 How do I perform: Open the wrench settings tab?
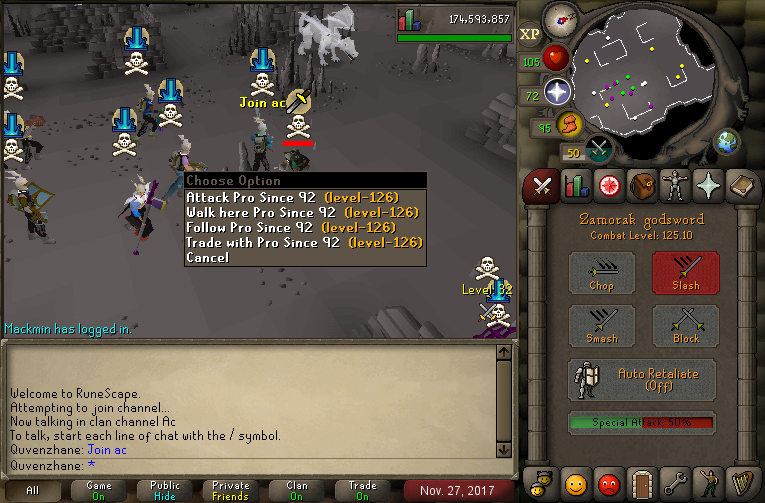point(676,482)
